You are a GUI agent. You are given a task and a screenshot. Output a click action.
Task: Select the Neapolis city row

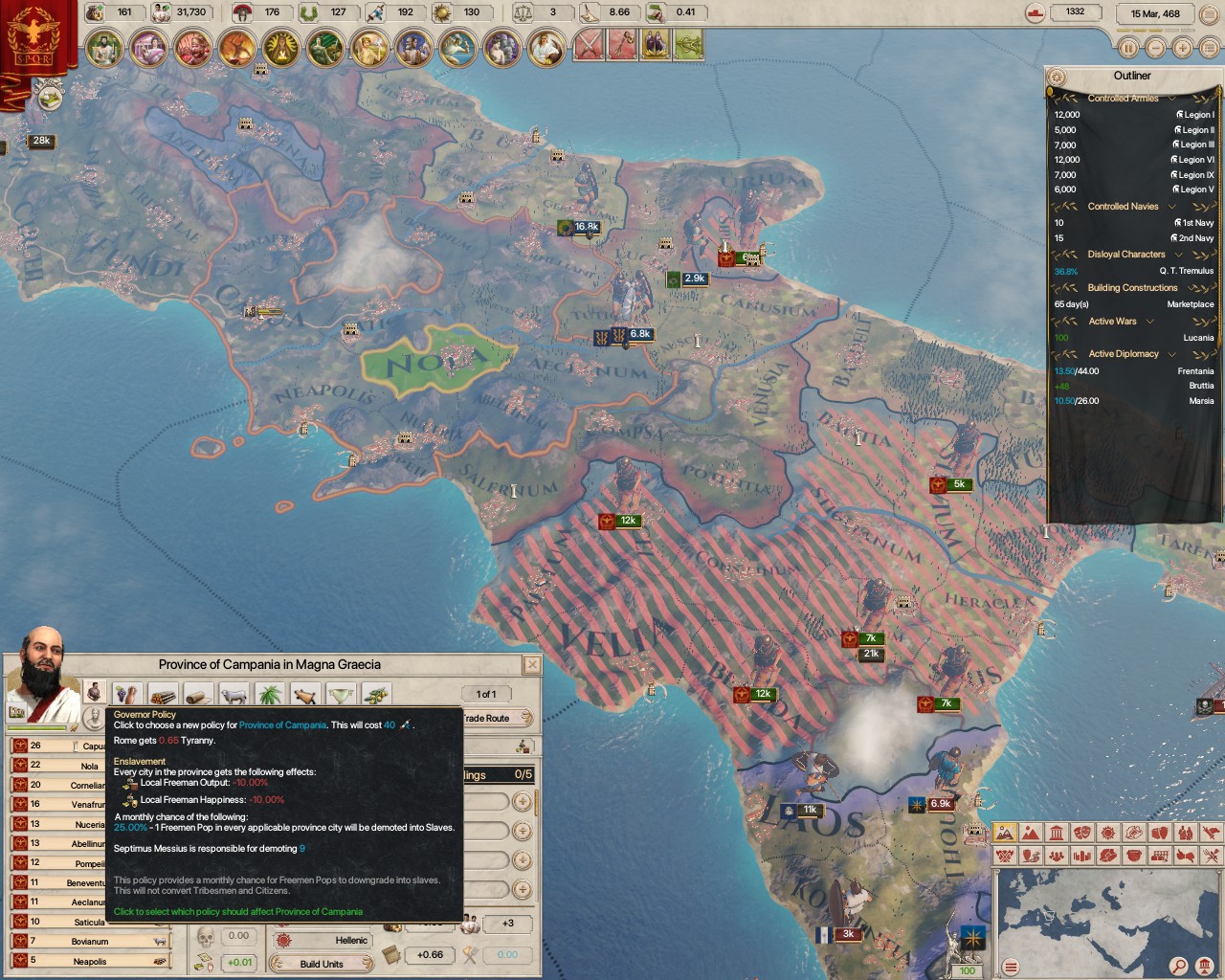[x=89, y=962]
